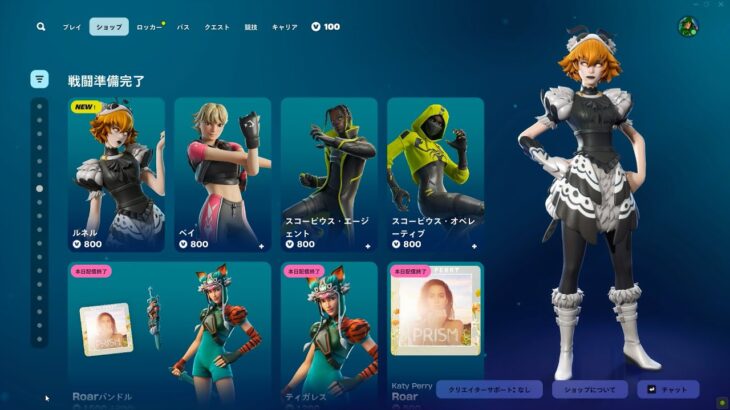Open the チャット button
Viewport: 730px width, 410px height.
click(668, 389)
